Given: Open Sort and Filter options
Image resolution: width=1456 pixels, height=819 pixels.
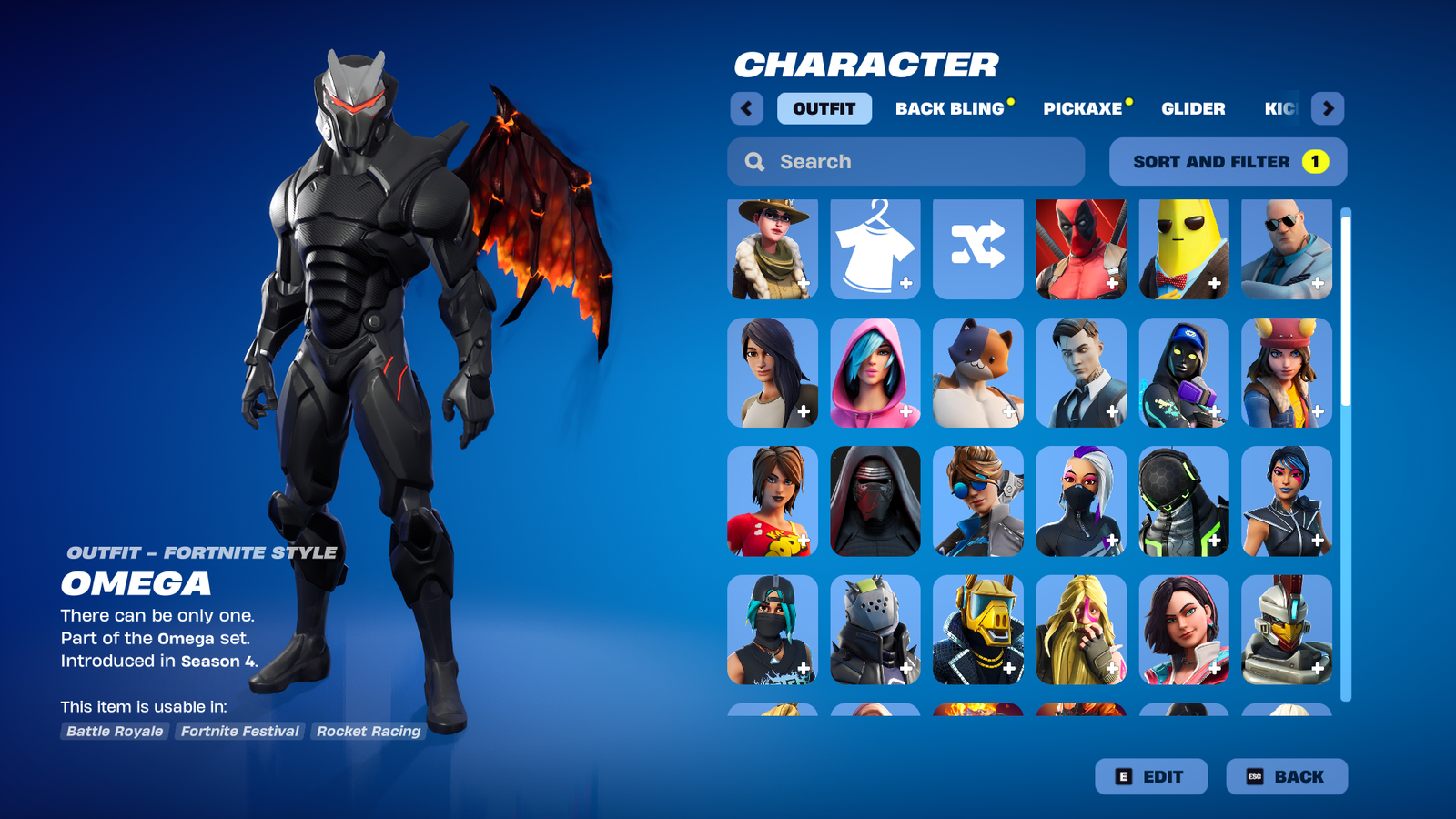Looking at the screenshot, I should (1228, 162).
